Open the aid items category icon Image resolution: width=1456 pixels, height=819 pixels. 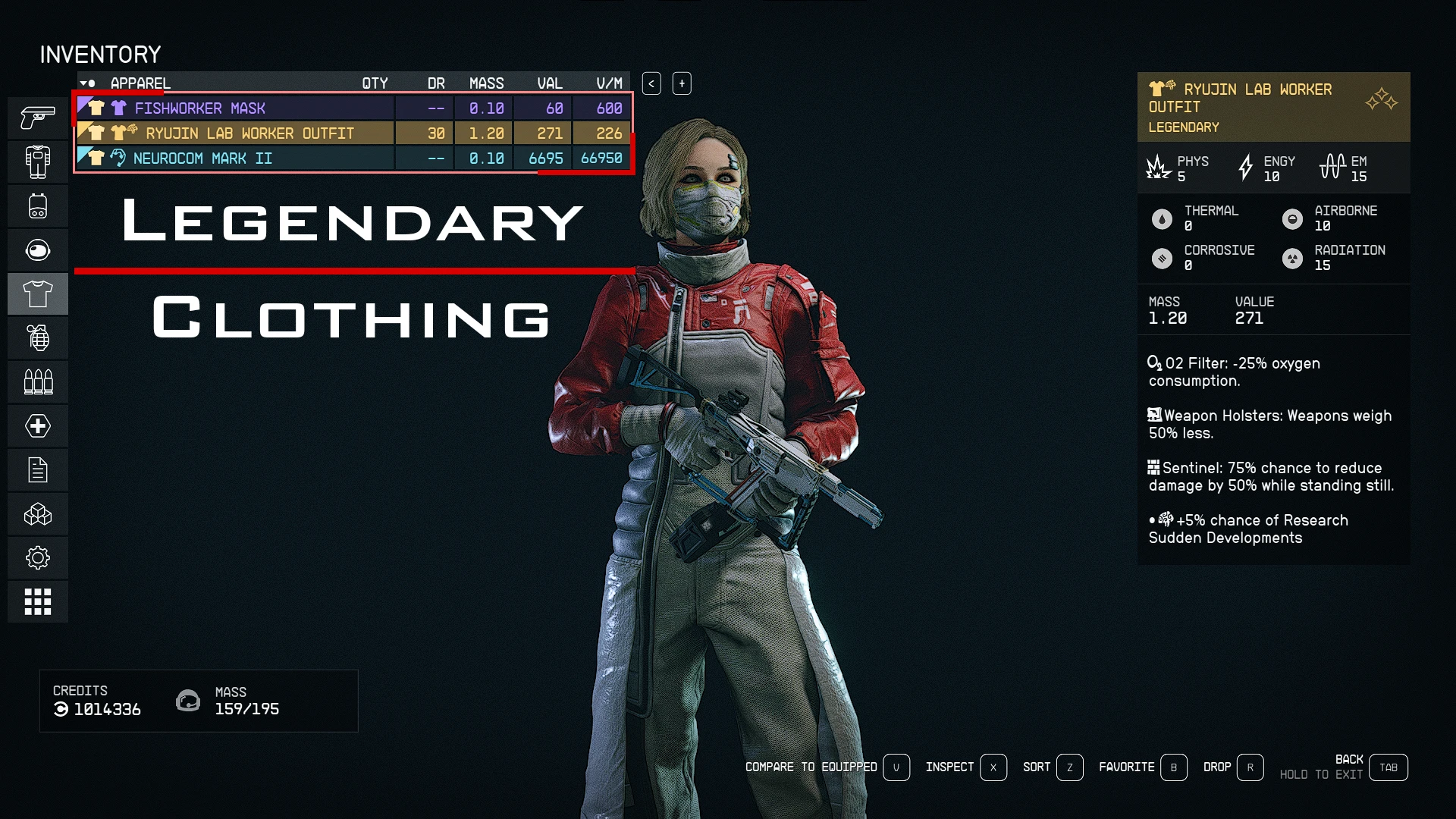[38, 425]
